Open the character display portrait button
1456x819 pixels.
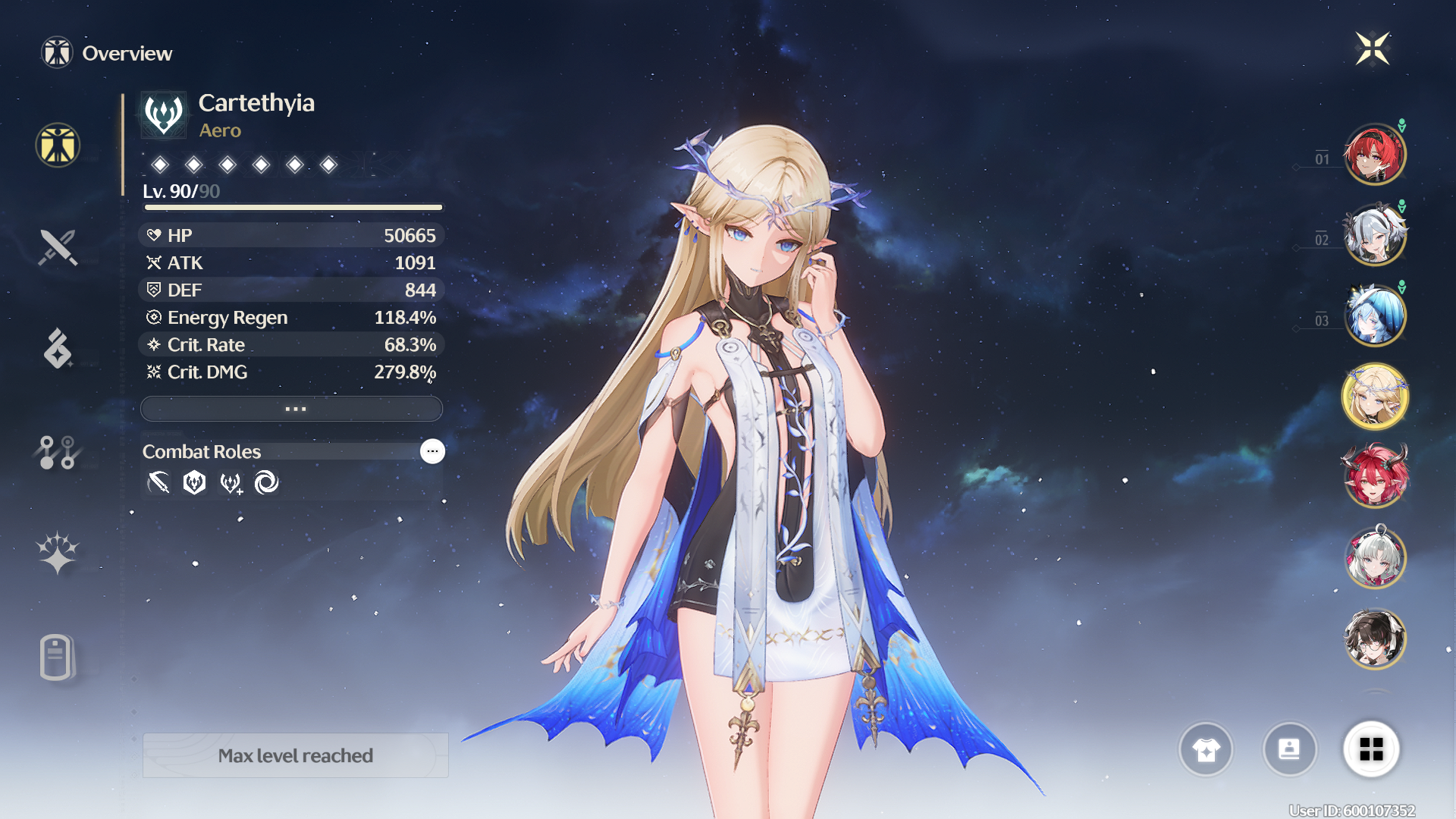click(x=1289, y=750)
